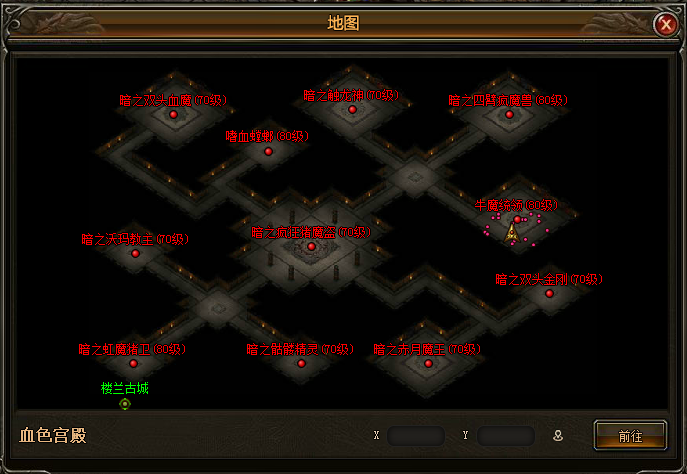Screen dimensions: 687x474
Task: Click the 前往 go button
Action: 630,436
